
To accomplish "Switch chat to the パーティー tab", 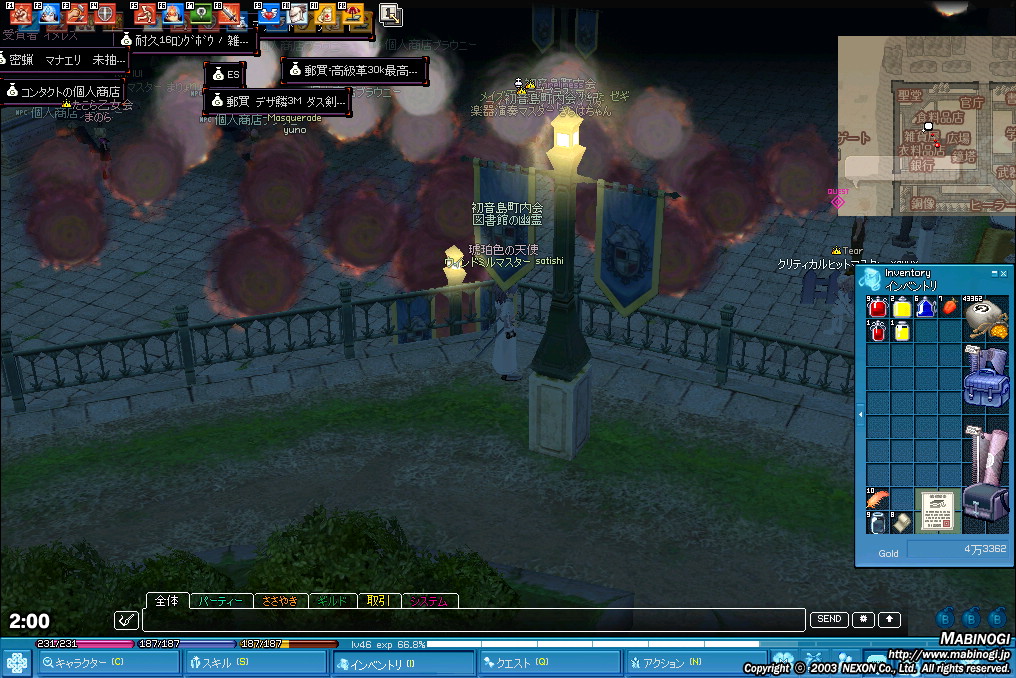I will coord(220,601).
